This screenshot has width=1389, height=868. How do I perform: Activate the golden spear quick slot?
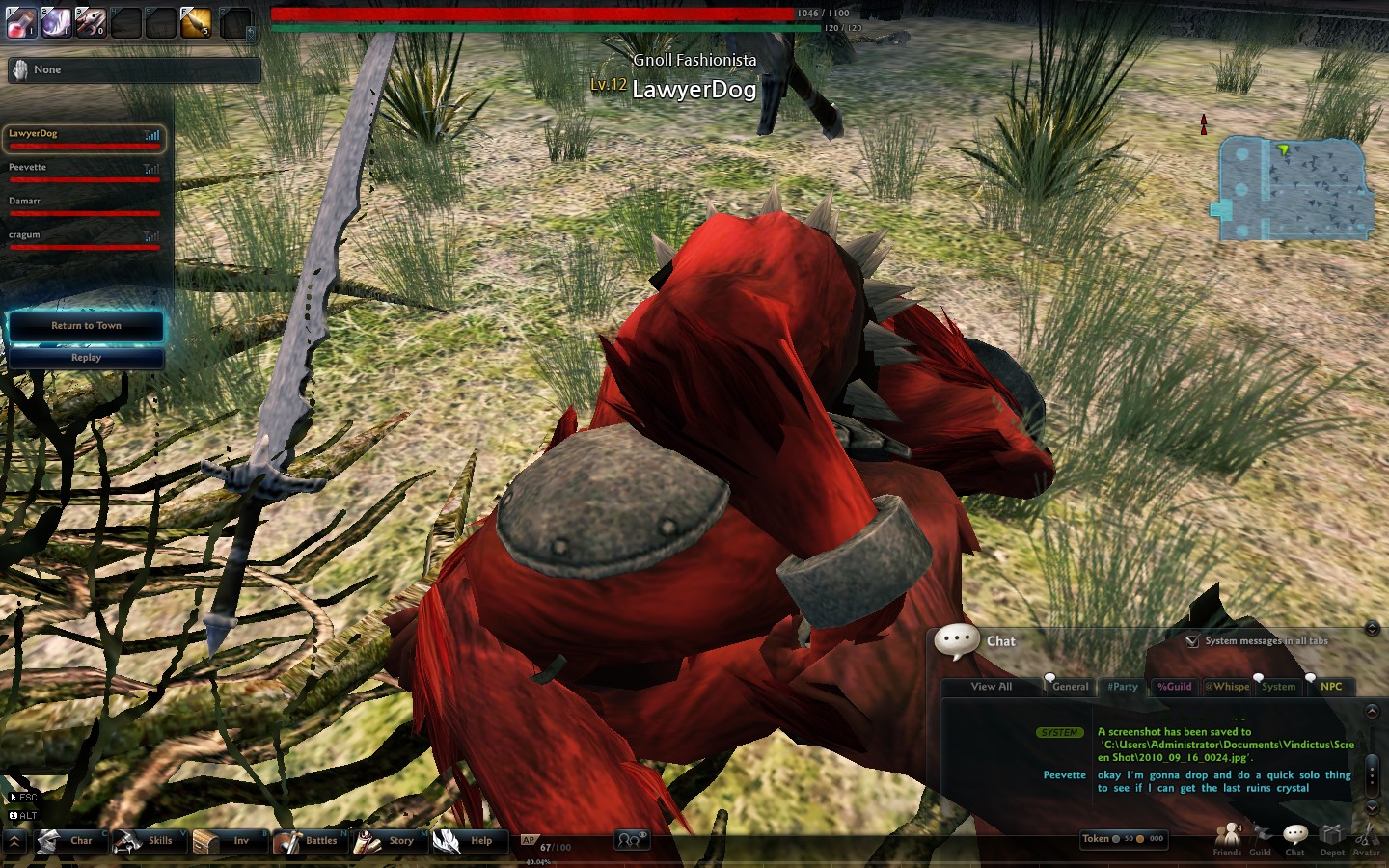(196, 22)
